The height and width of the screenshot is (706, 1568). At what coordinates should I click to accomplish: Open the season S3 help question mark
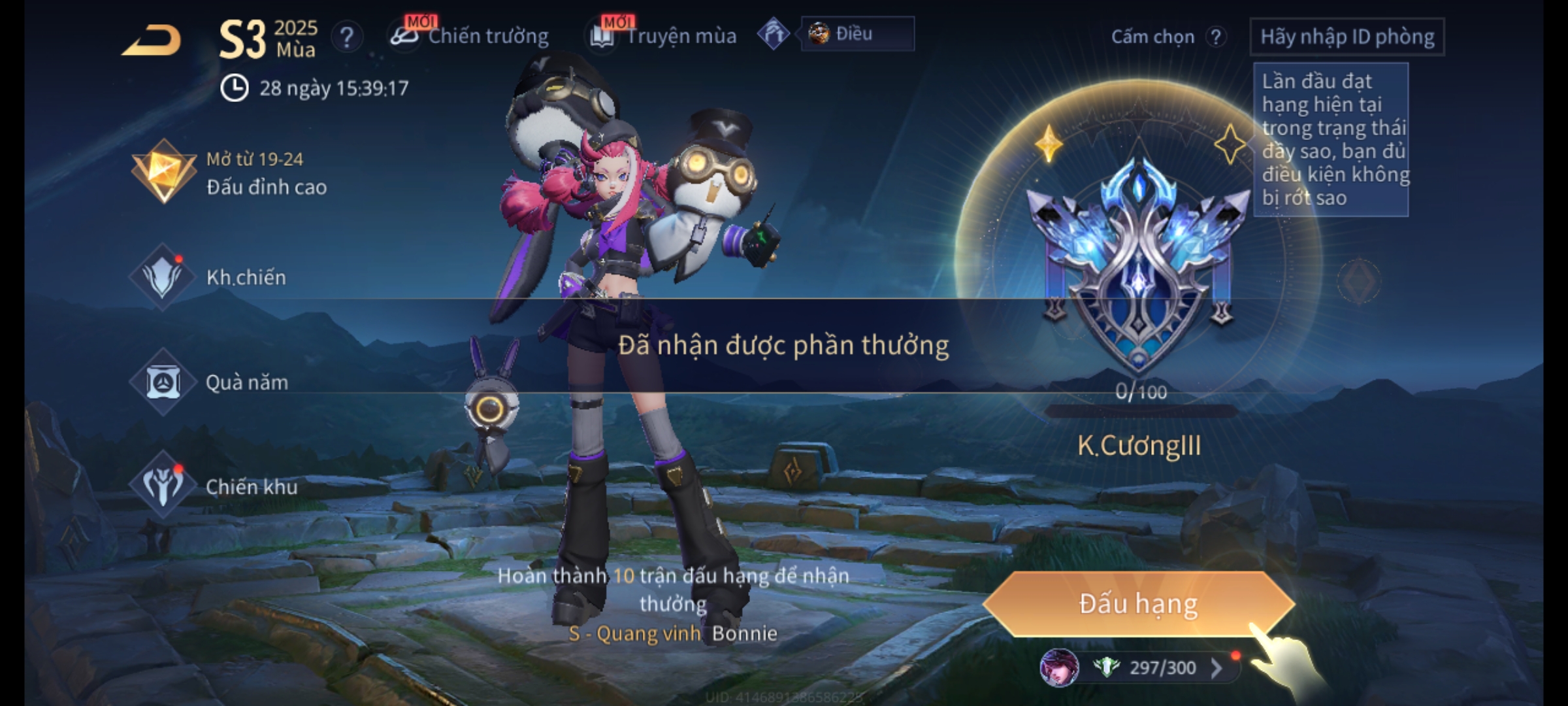click(346, 37)
